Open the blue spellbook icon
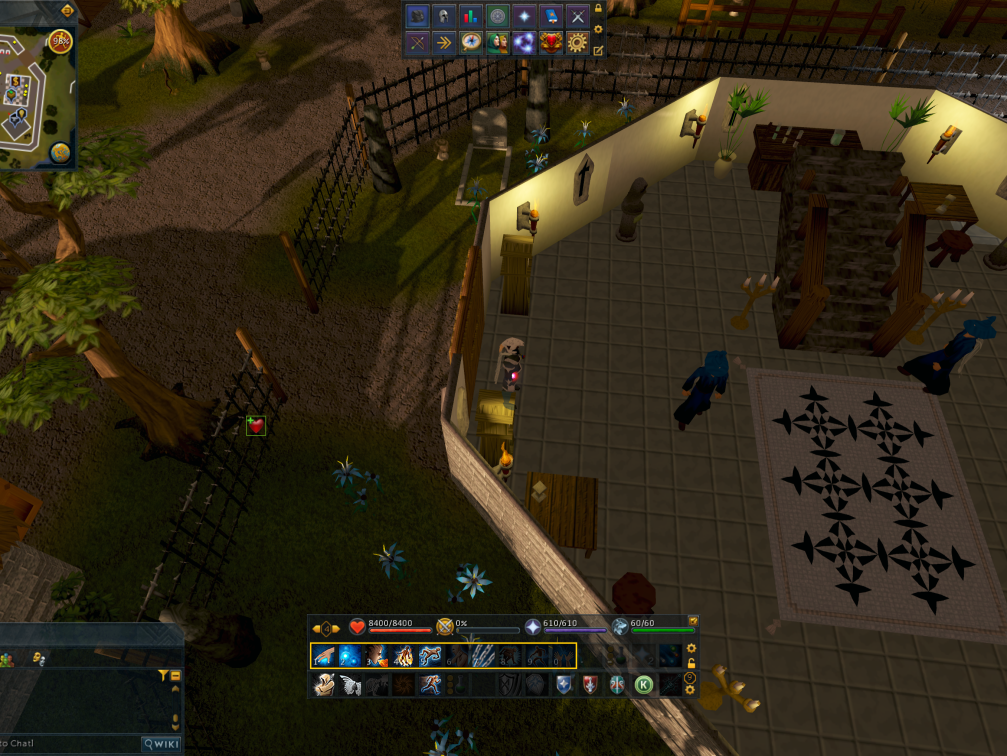This screenshot has height=756, width=1007. coord(550,16)
